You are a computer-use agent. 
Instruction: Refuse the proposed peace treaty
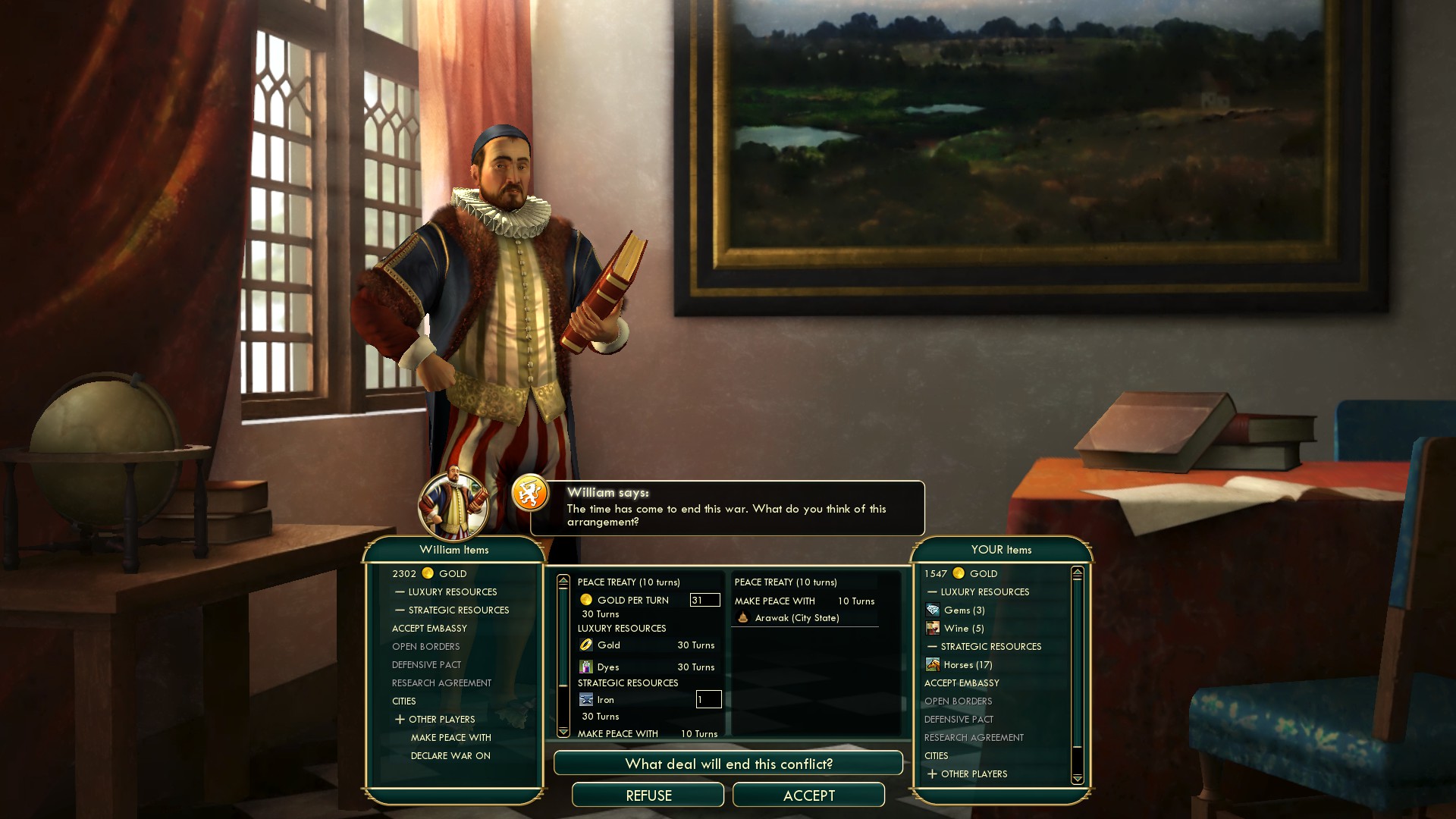pyautogui.click(x=648, y=795)
